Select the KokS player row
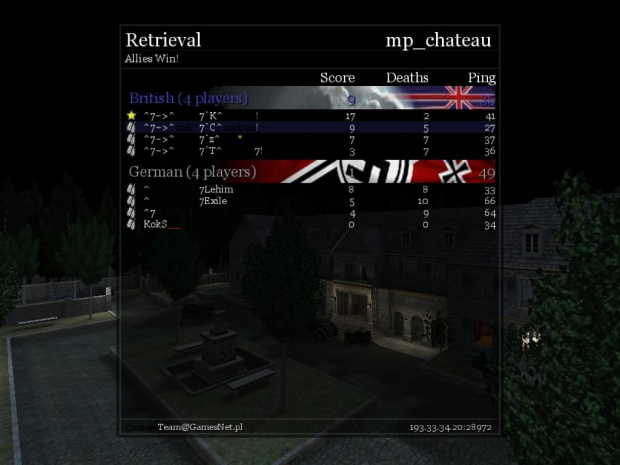 pos(310,224)
